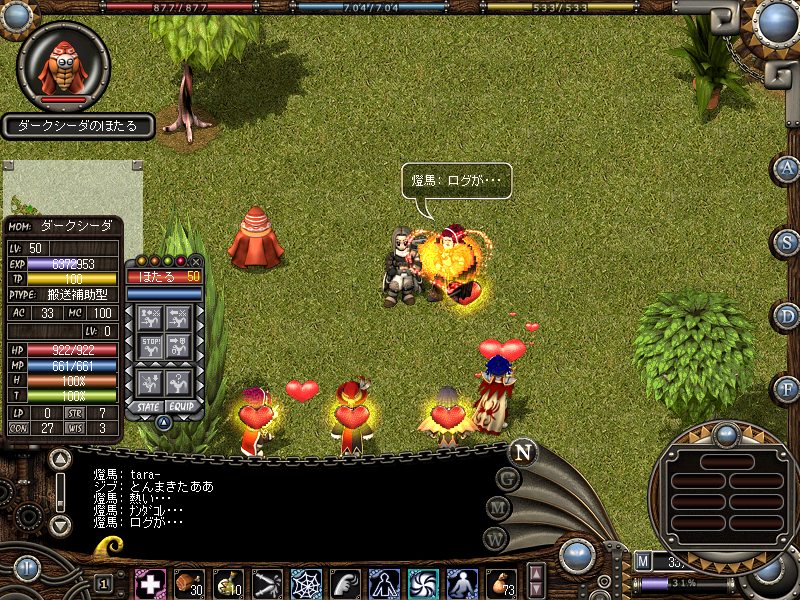Viewport: 800px width, 600px height.
Task: Close the pet command panel
Action: [195, 261]
